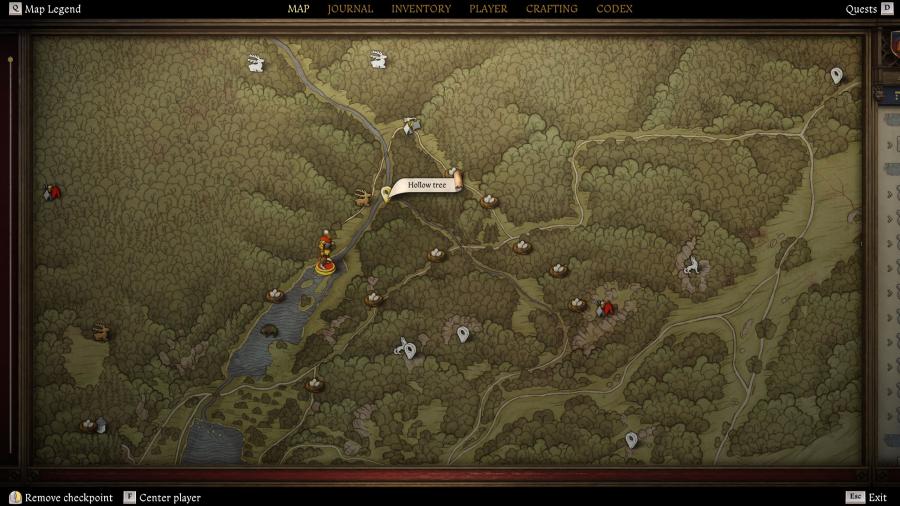Switch to the Inventory tab
The height and width of the screenshot is (506, 900).
click(x=421, y=9)
